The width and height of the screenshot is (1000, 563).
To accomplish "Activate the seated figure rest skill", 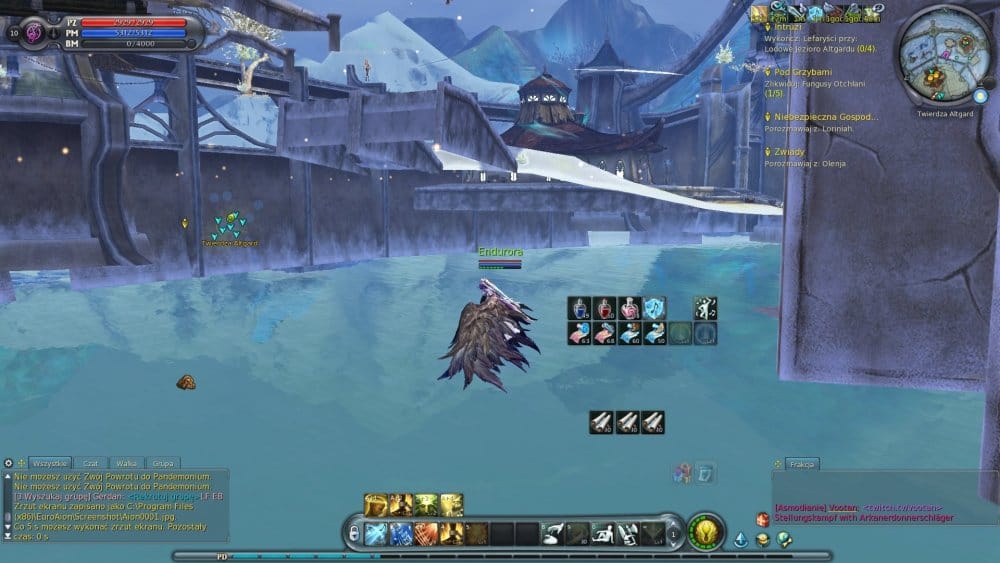I will (x=603, y=534).
